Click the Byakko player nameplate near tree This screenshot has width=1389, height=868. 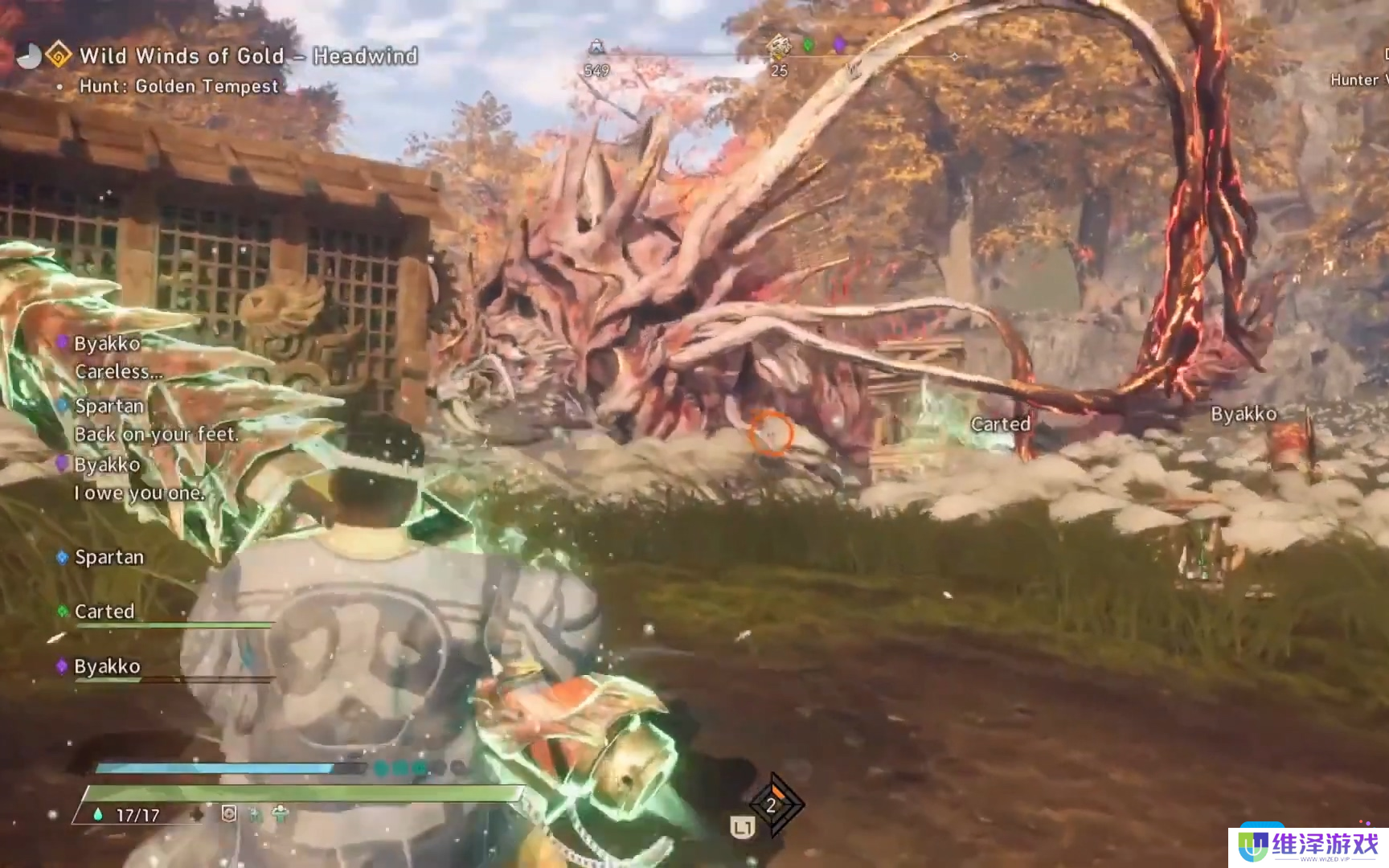(x=1244, y=414)
